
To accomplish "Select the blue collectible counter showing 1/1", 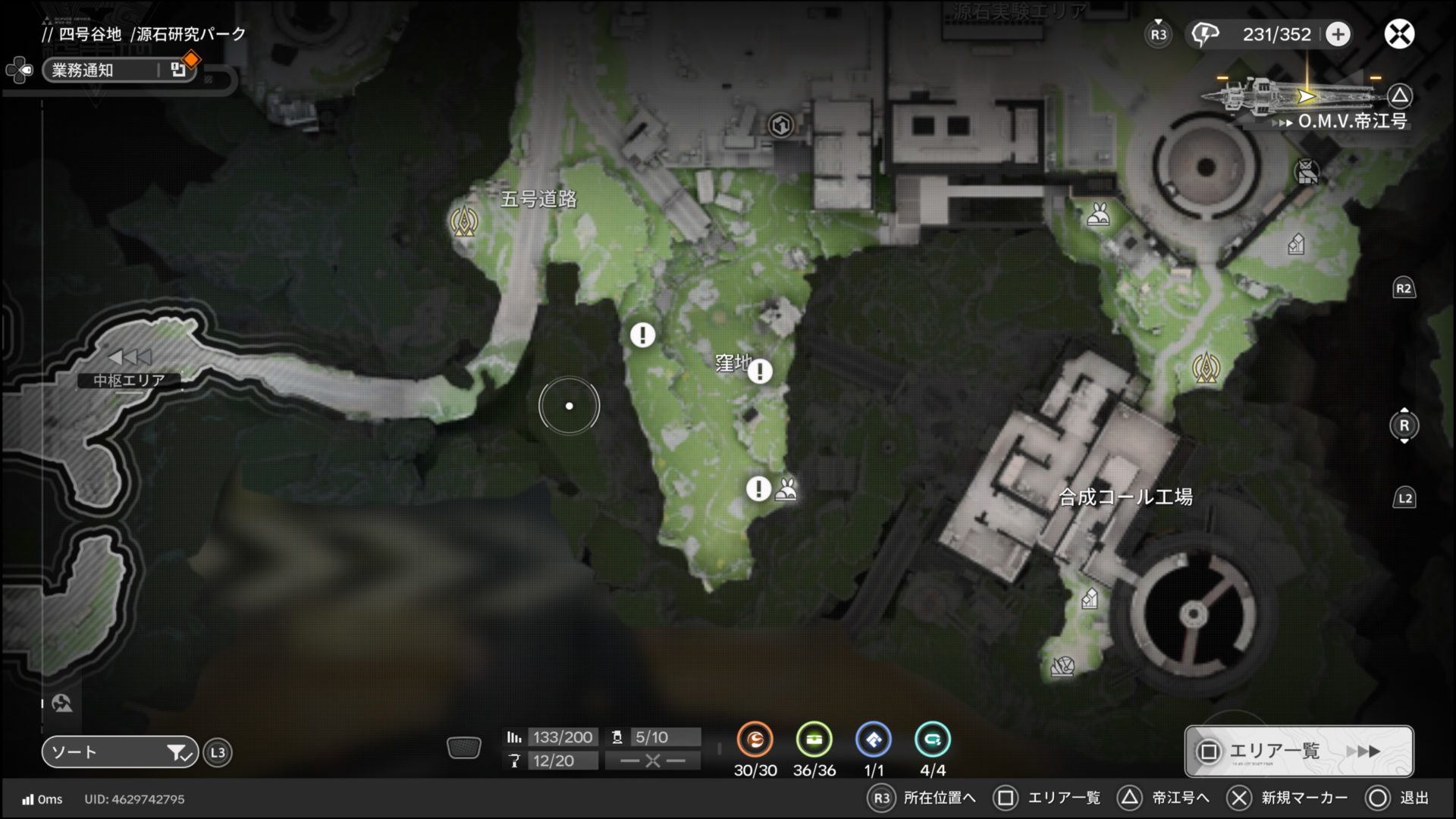I will pos(873,740).
